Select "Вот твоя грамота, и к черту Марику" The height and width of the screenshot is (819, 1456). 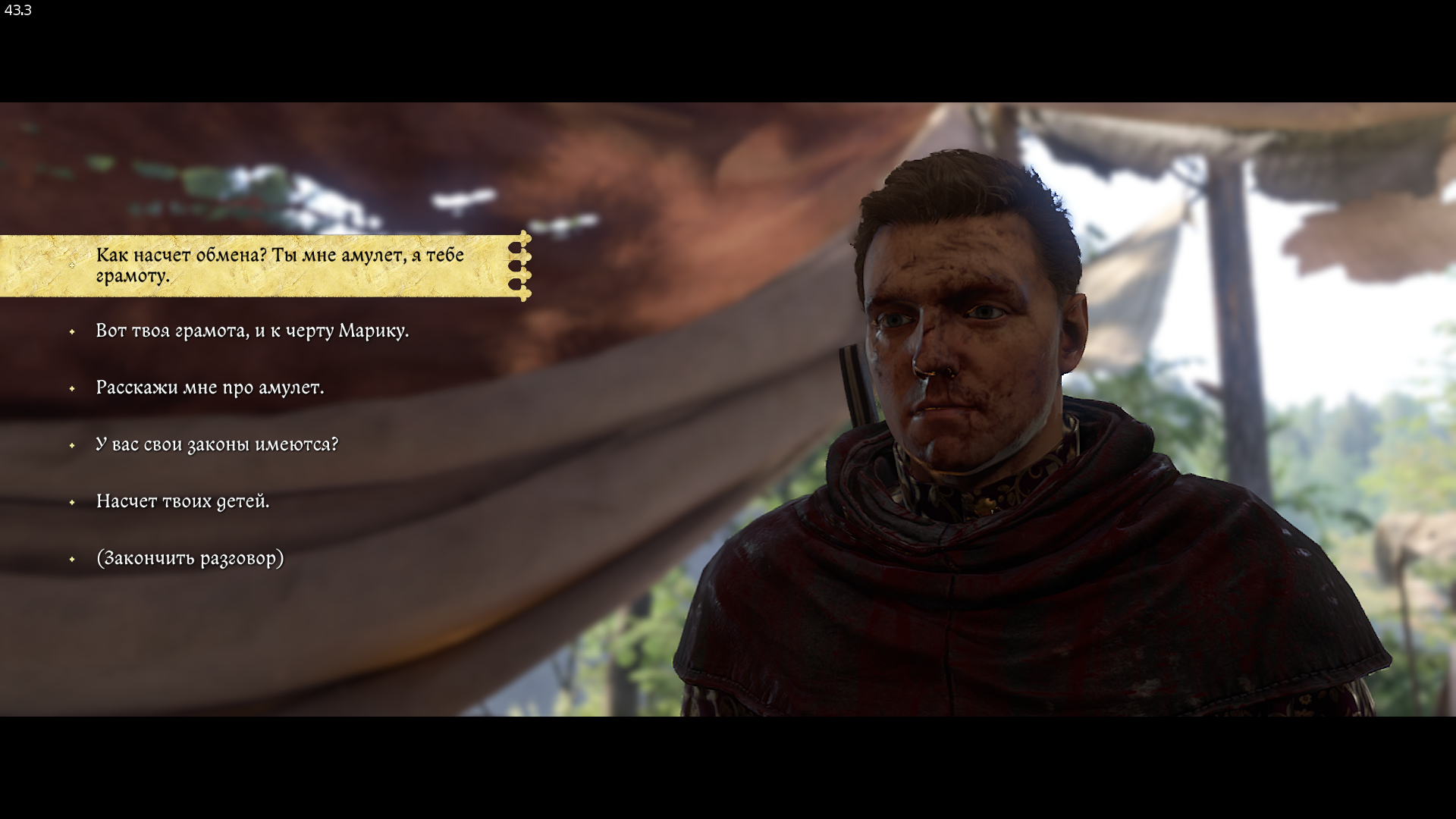(252, 331)
